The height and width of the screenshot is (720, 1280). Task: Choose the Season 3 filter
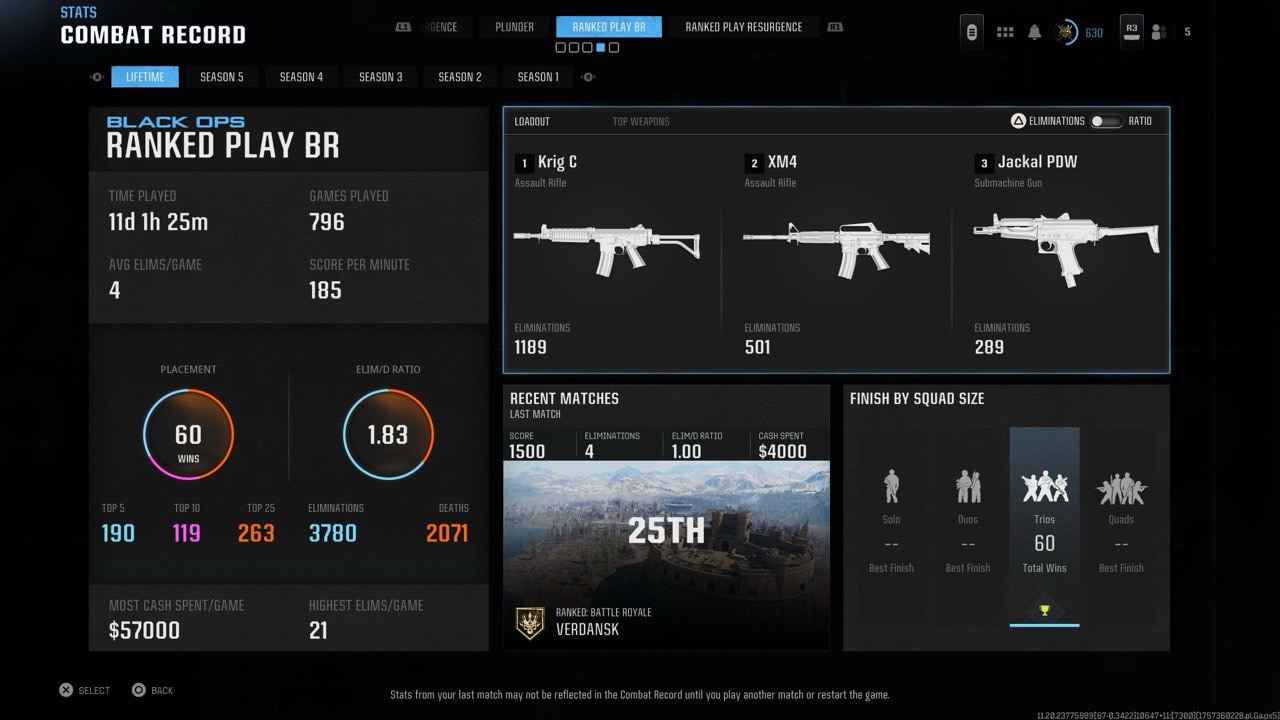point(380,77)
